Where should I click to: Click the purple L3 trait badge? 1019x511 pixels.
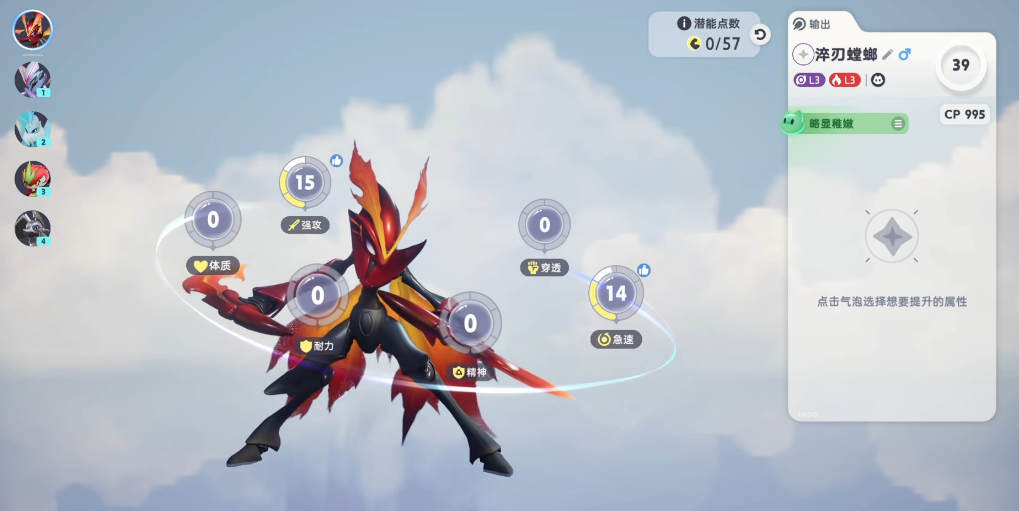pyautogui.click(x=809, y=80)
